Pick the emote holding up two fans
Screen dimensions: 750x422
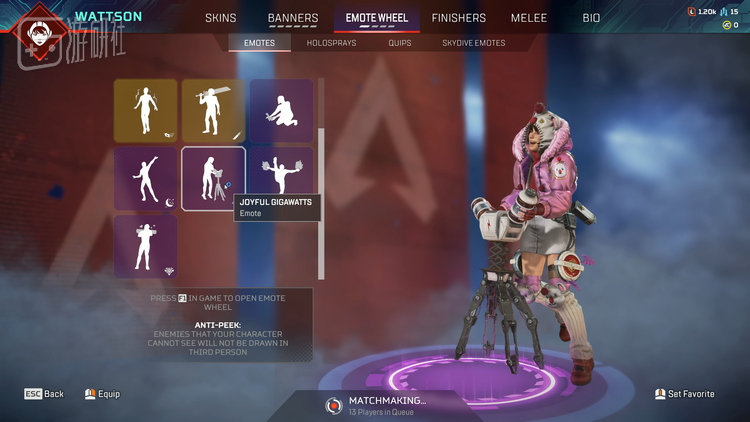280,172
